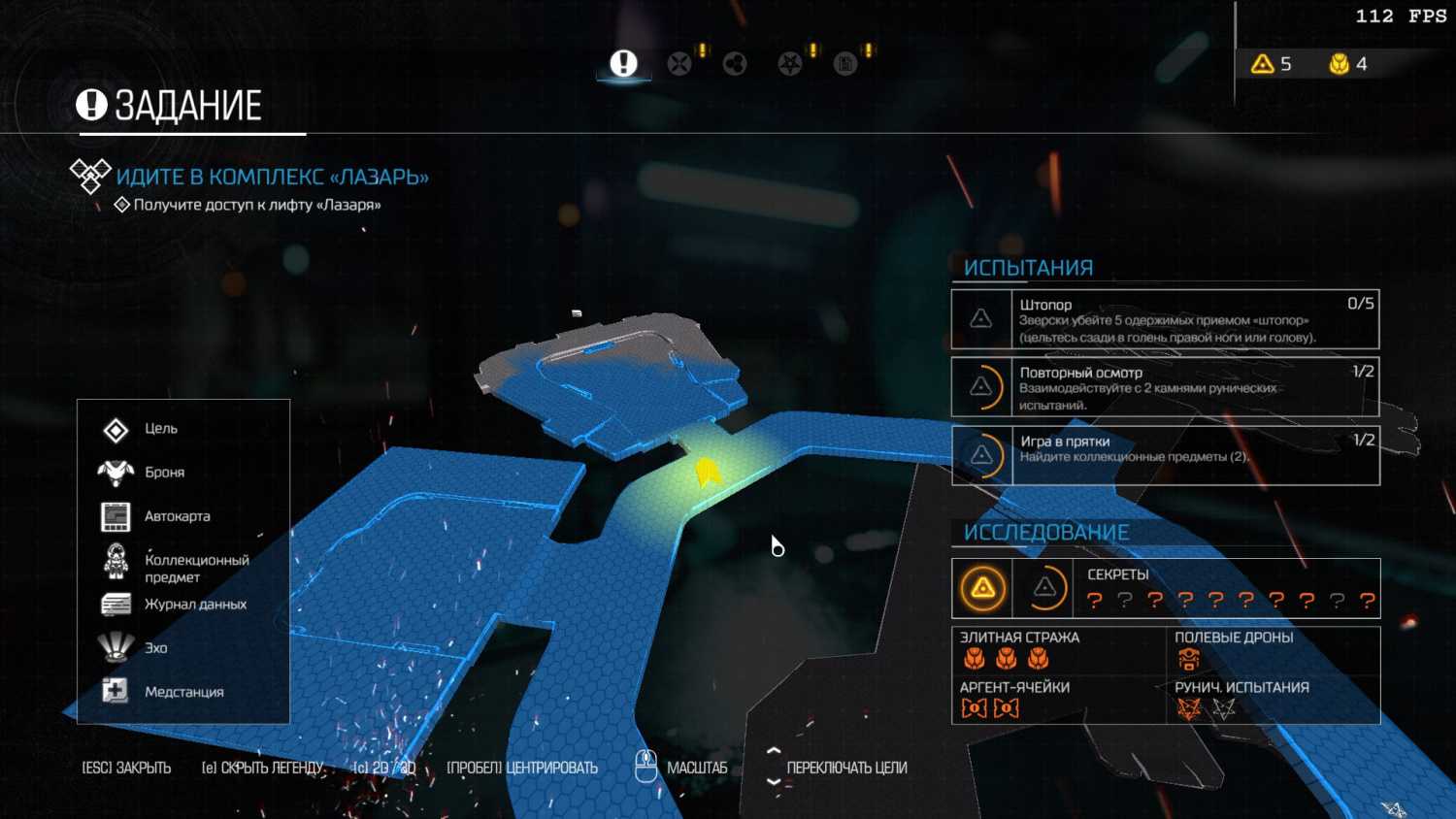Open the Codex tab with document icon
This screenshot has height=819, width=1456.
point(845,64)
